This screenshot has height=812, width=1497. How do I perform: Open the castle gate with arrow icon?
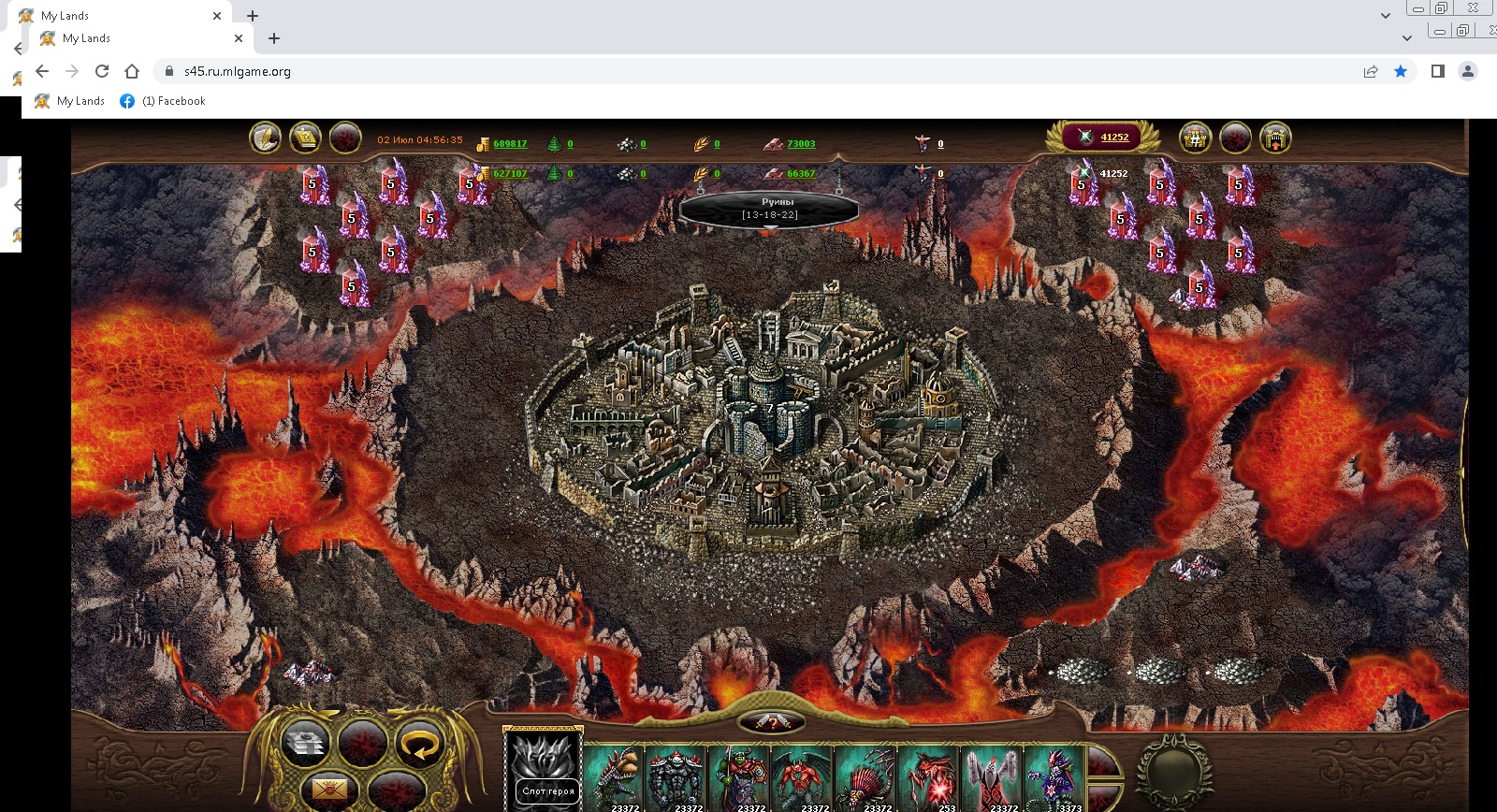tap(1275, 138)
